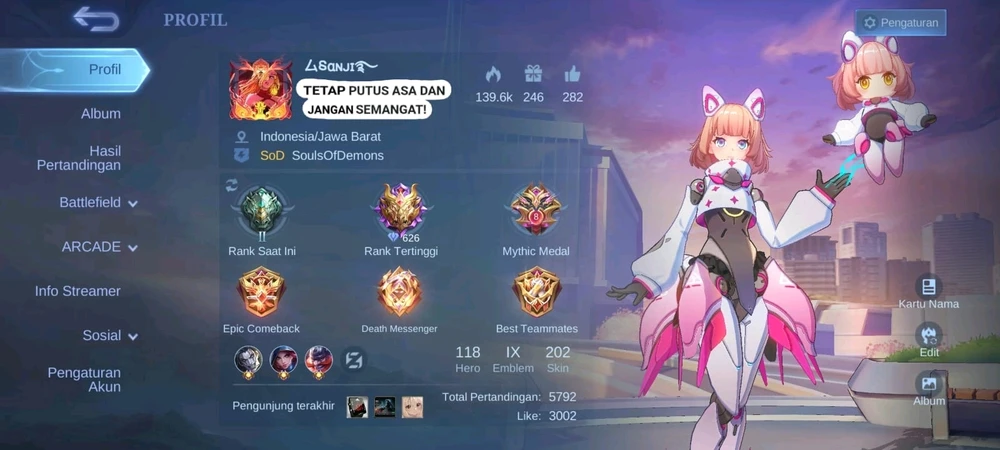
Task: Open the gift icon counter
Action: (x=533, y=75)
